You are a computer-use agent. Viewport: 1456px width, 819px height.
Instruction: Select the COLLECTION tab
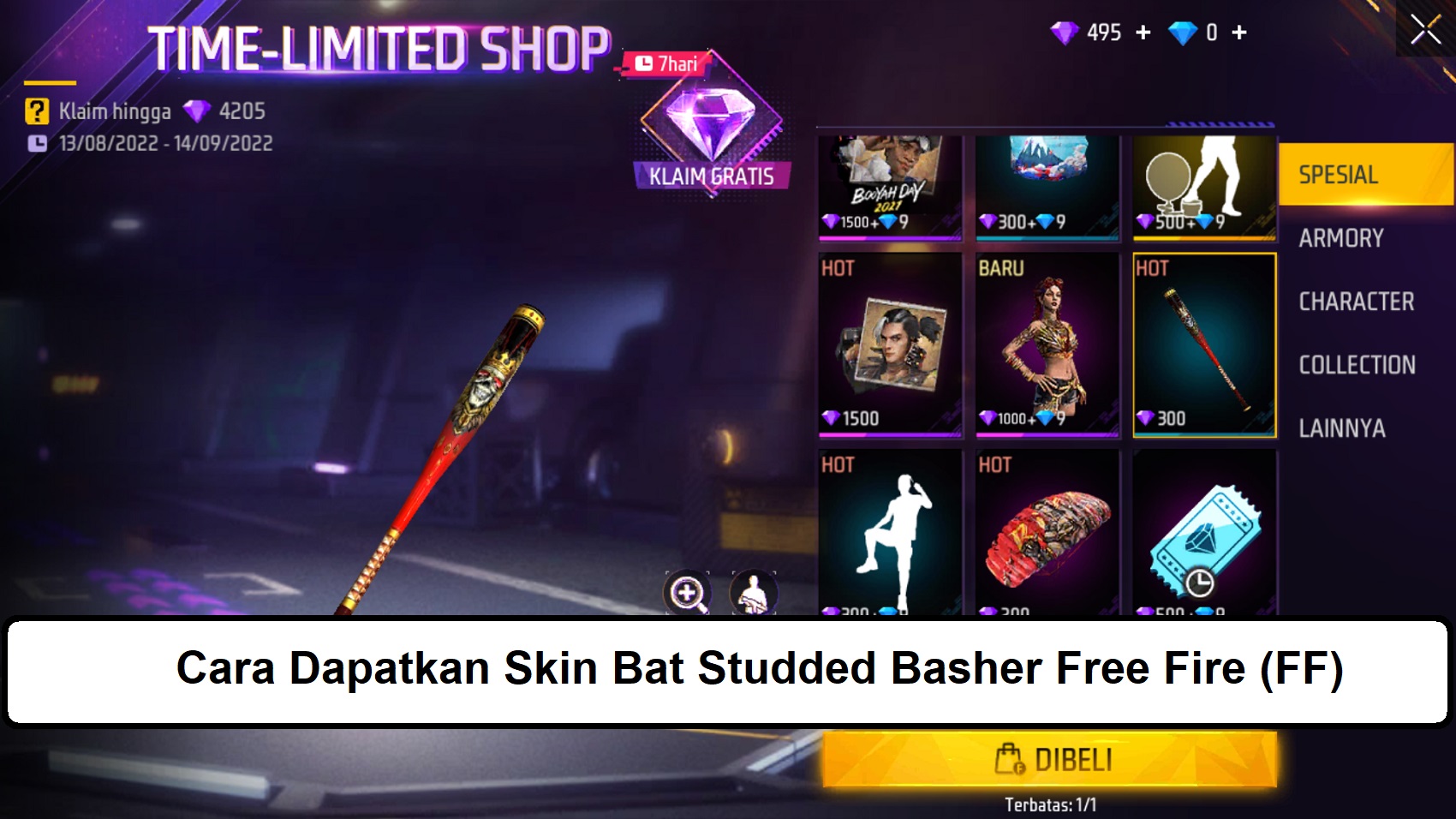pos(1358,364)
